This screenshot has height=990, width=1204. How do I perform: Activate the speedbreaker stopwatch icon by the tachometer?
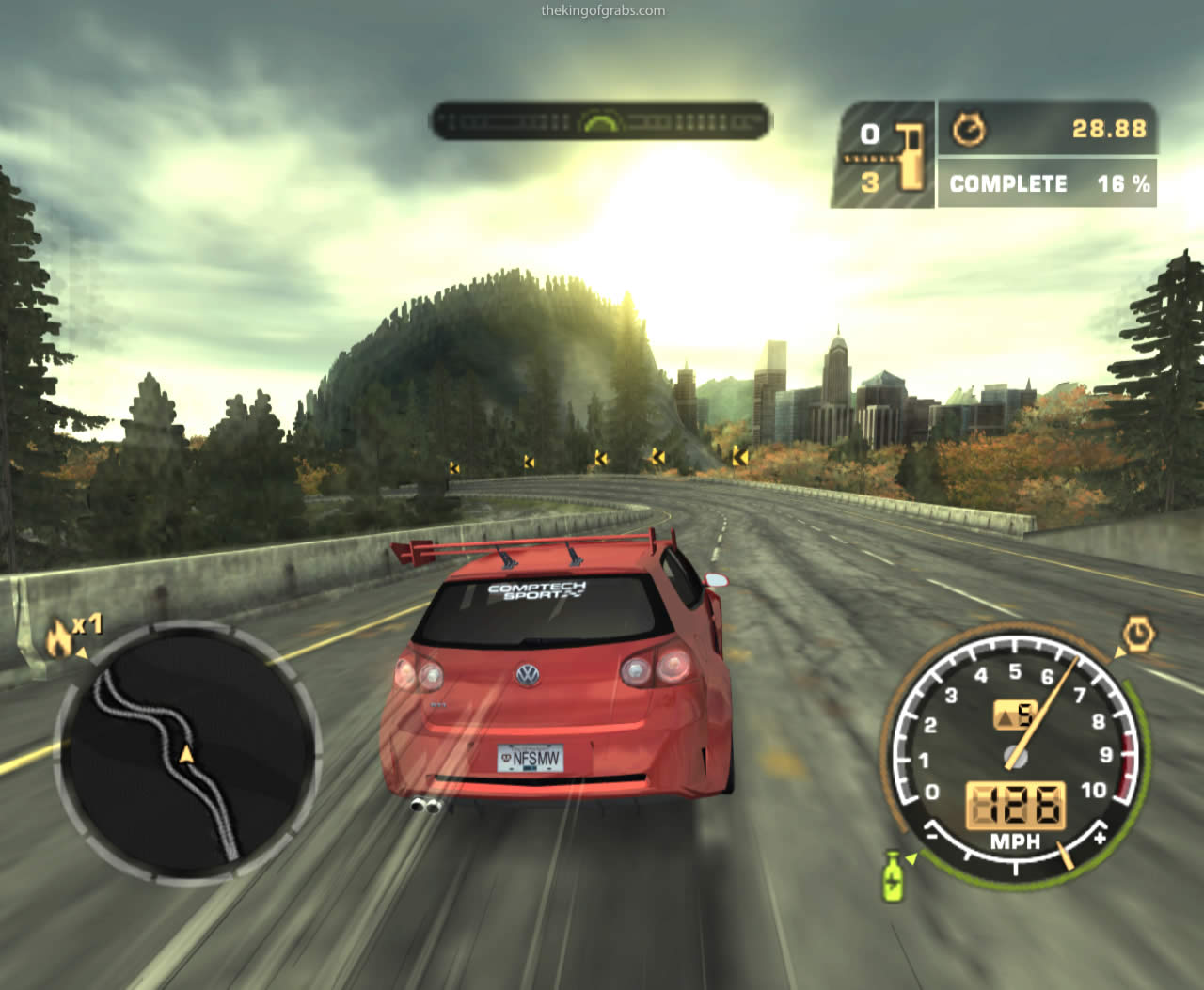(x=1139, y=635)
